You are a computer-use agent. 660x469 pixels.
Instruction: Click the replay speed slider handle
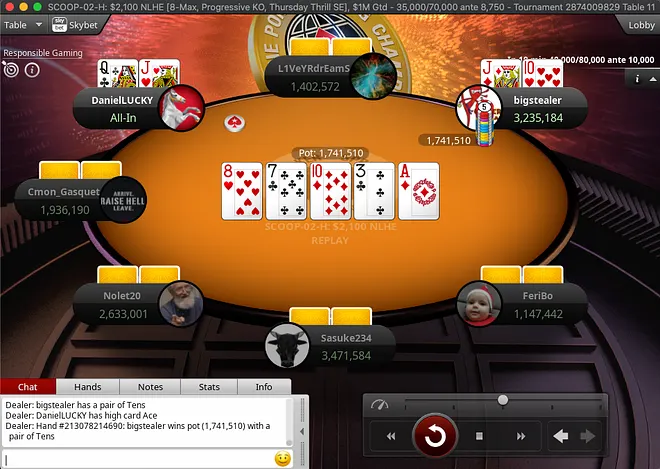(x=503, y=400)
